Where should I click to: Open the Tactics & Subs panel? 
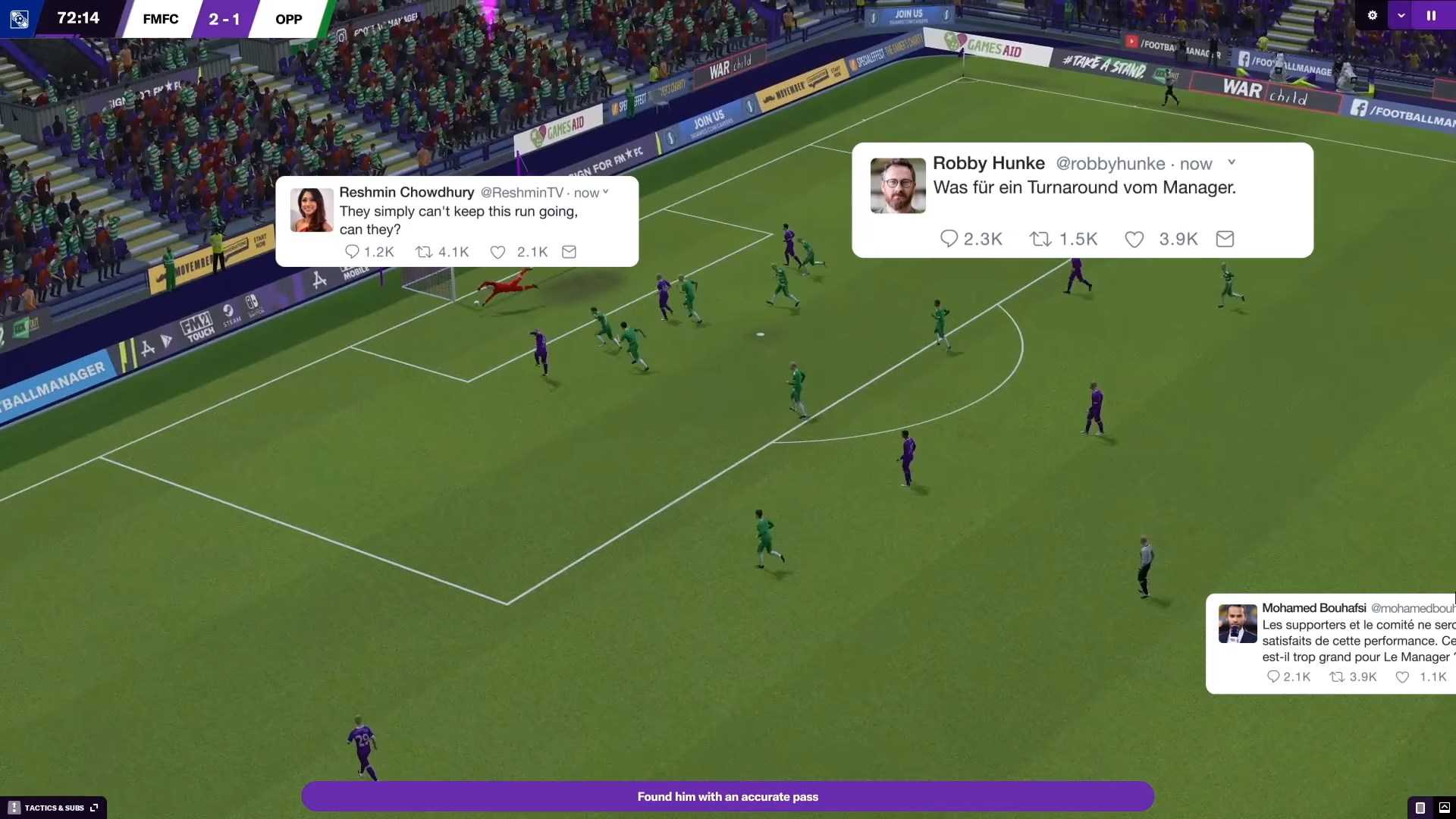(54, 808)
